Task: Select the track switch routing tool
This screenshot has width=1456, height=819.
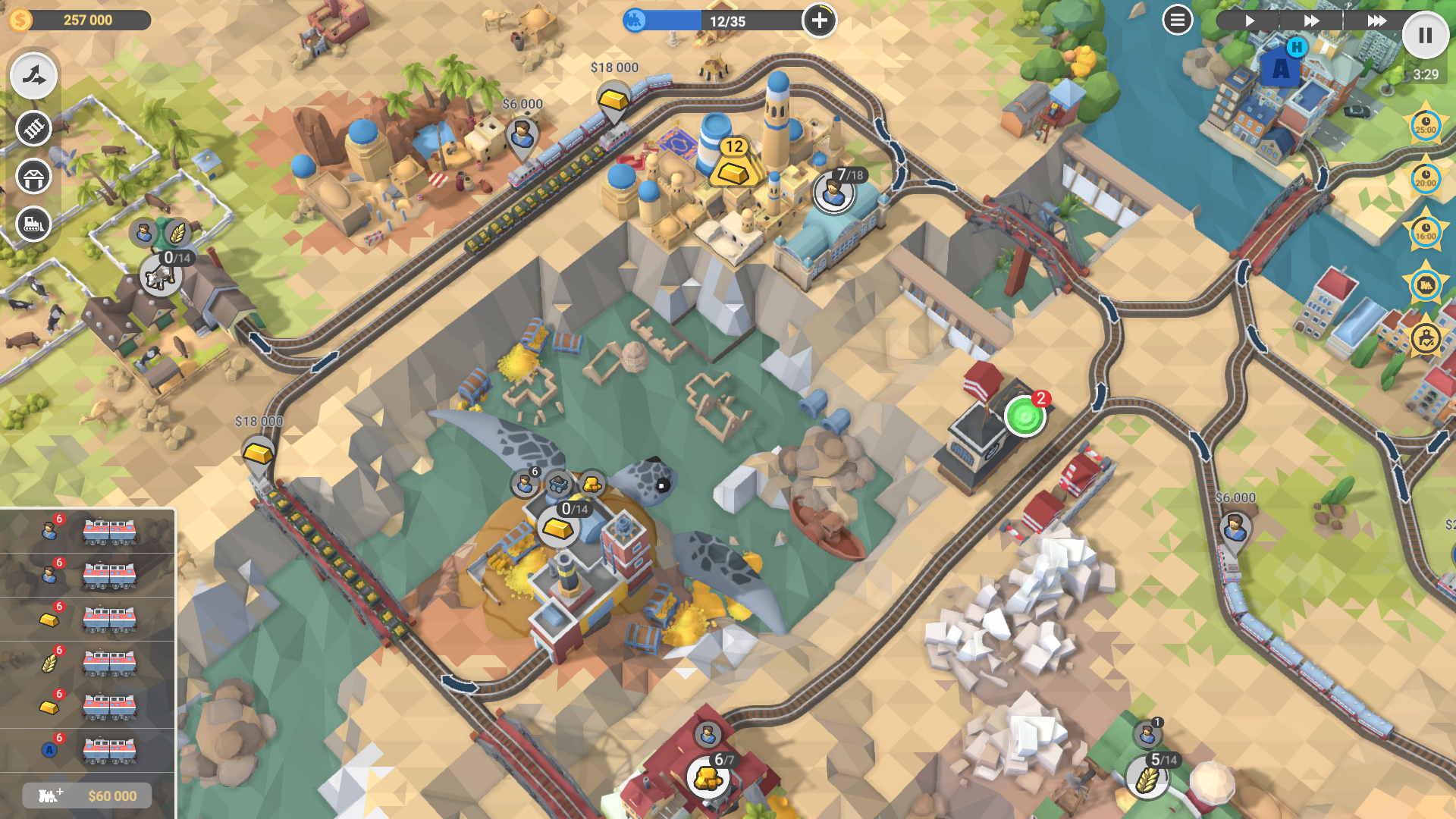Action: [33, 76]
